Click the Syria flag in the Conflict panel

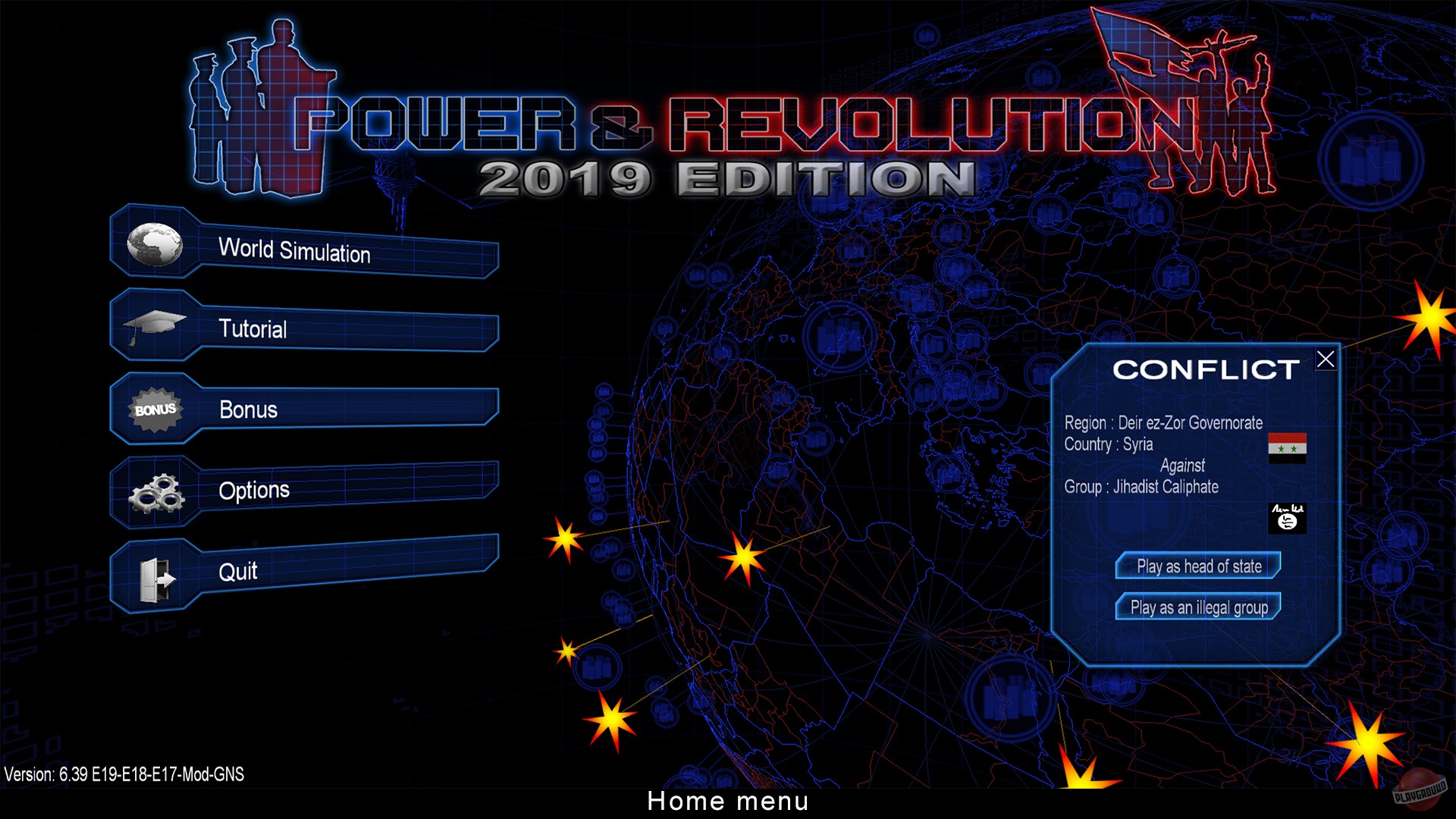click(1288, 450)
